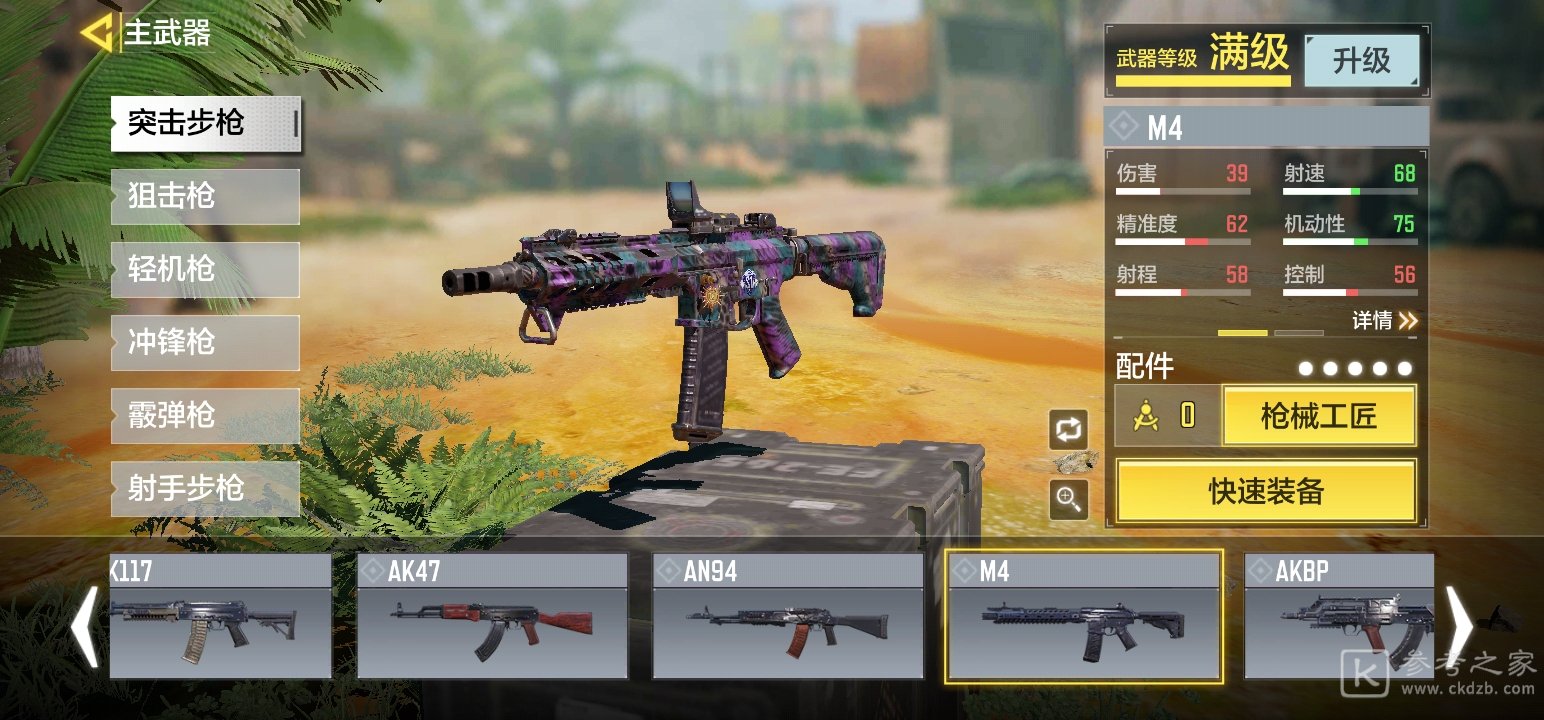Select the M4 weapon card

1083,616
